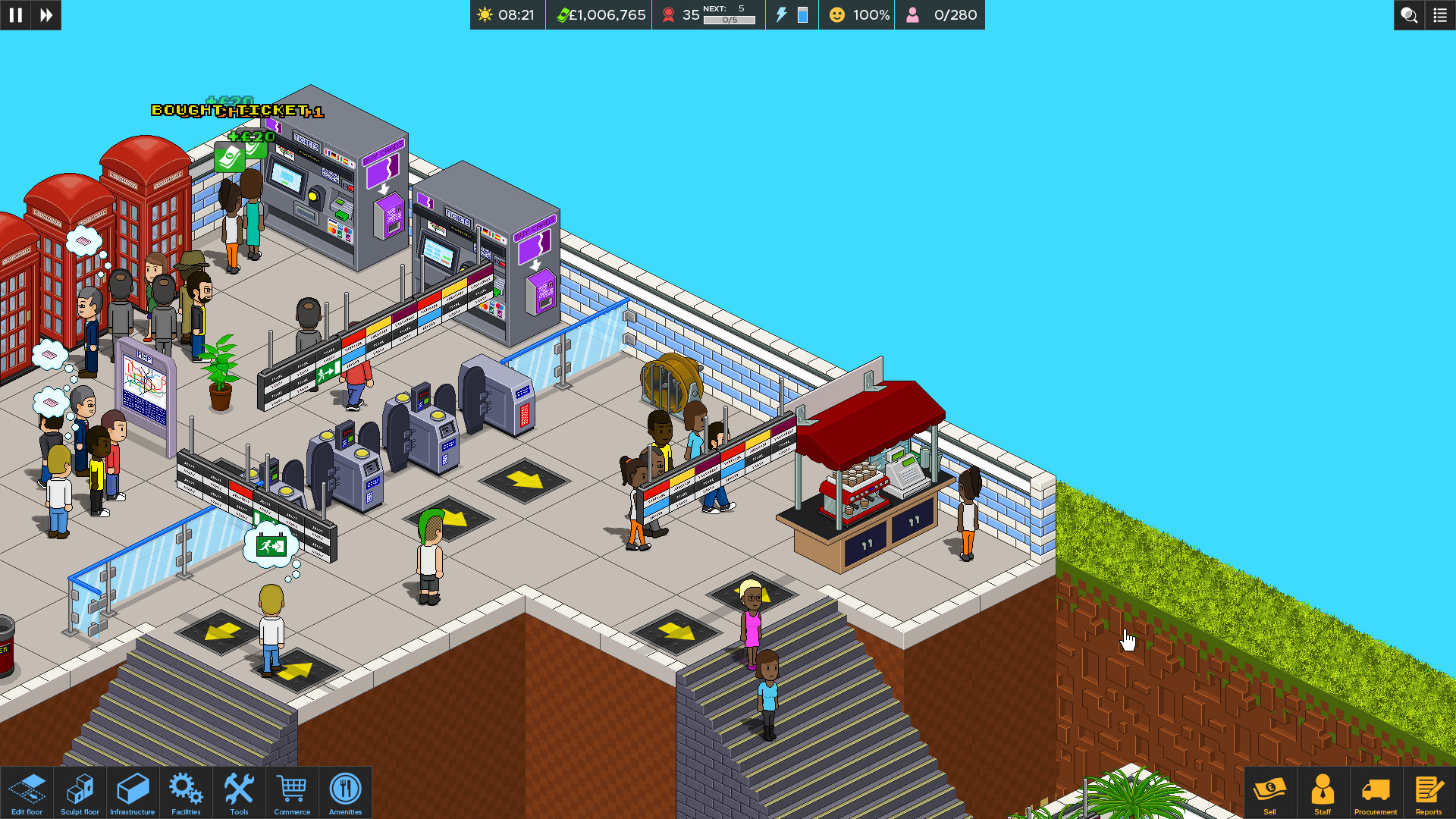This screenshot has height=819, width=1456.
Task: Activate the magnifier inspection tool
Action: click(1409, 15)
